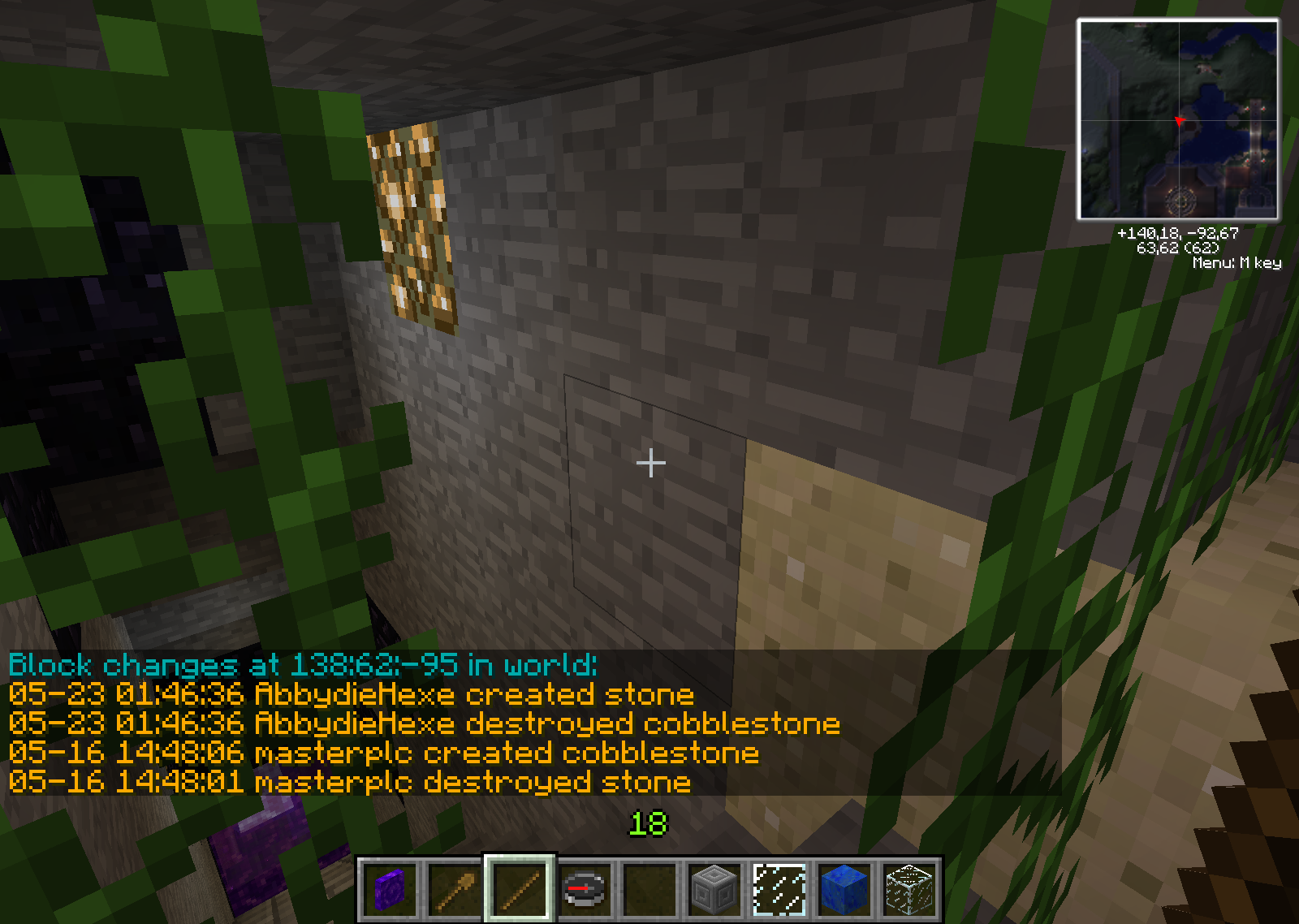
Task: Choose the compass hotbar slot
Action: (585, 889)
